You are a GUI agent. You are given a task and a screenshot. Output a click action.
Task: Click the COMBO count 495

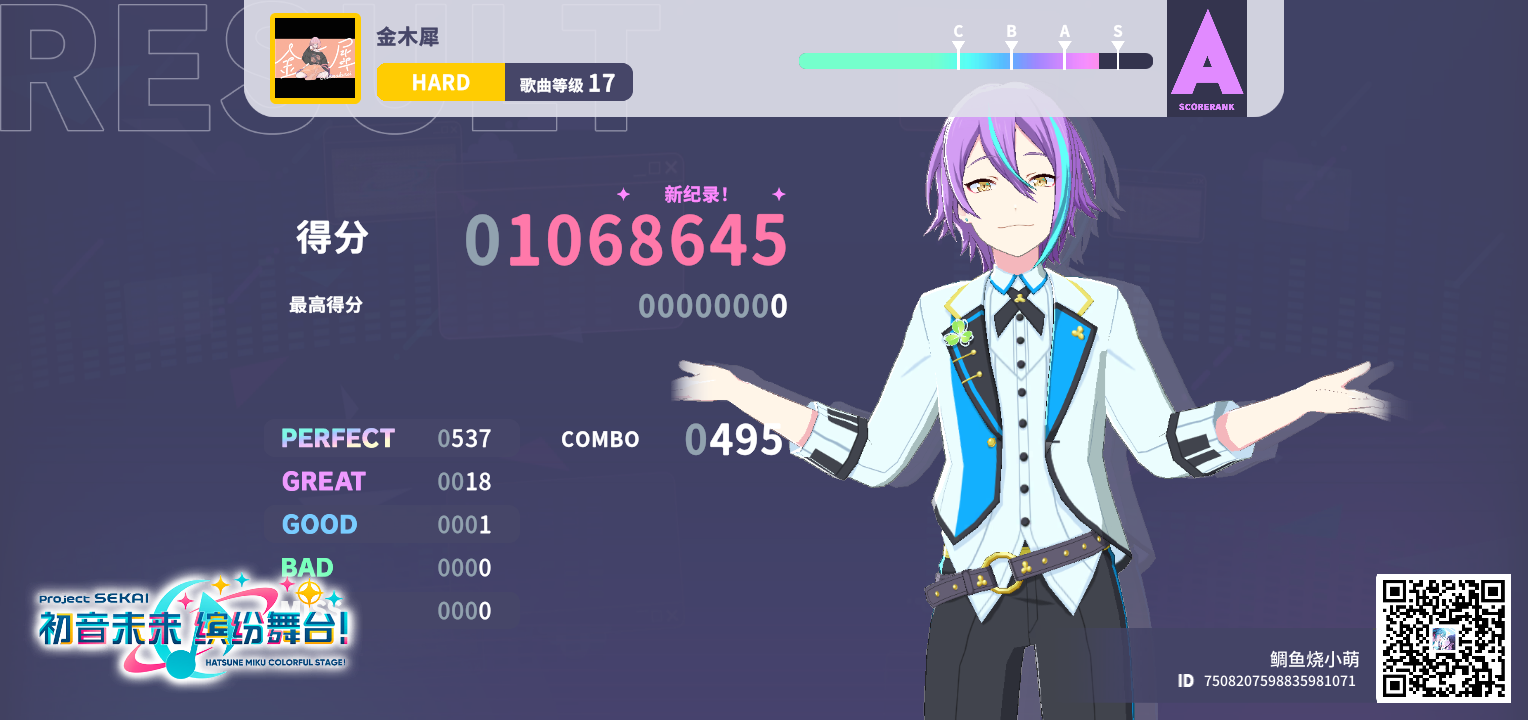click(735, 438)
